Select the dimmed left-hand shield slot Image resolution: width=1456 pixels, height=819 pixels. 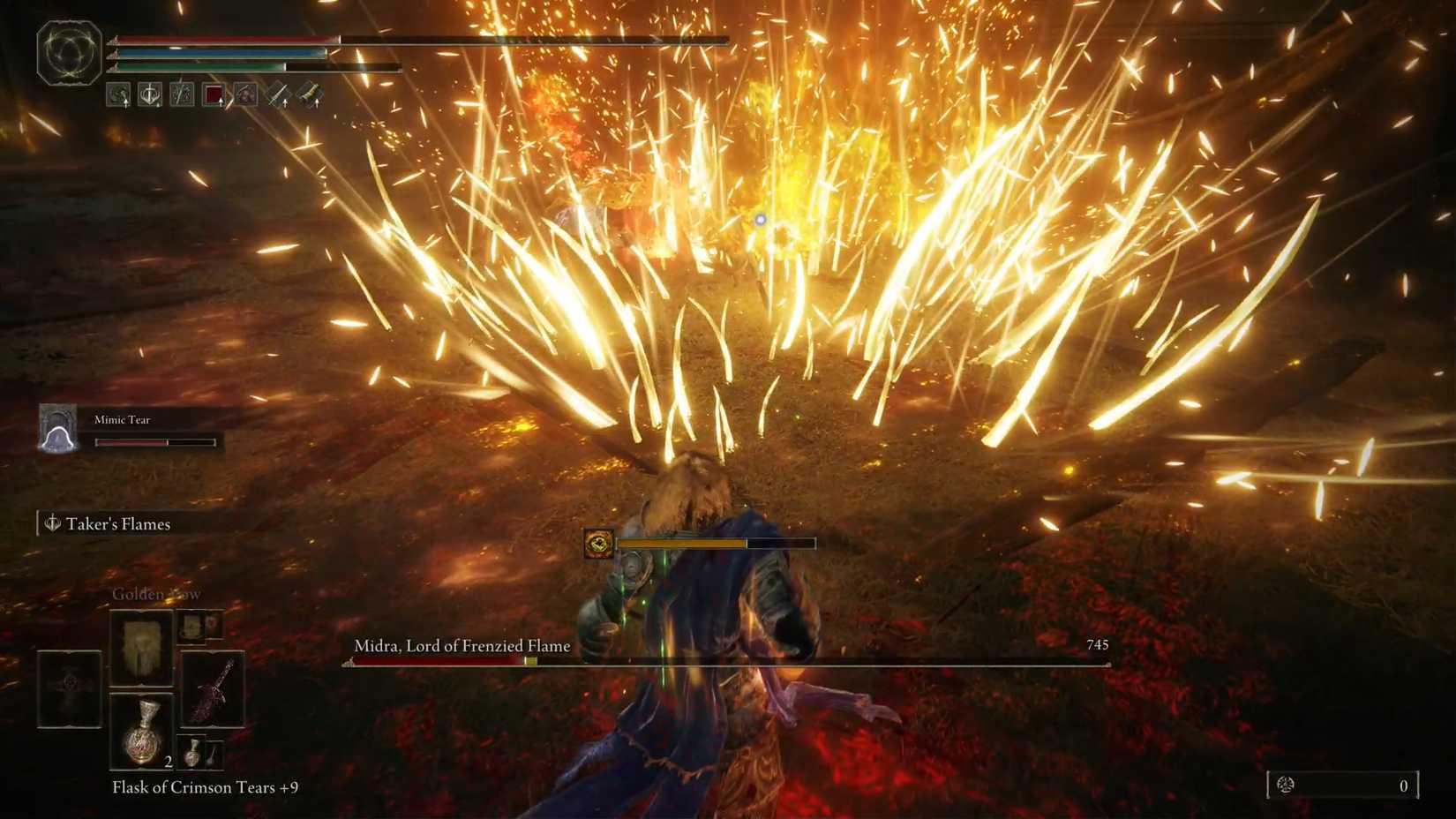[69, 690]
